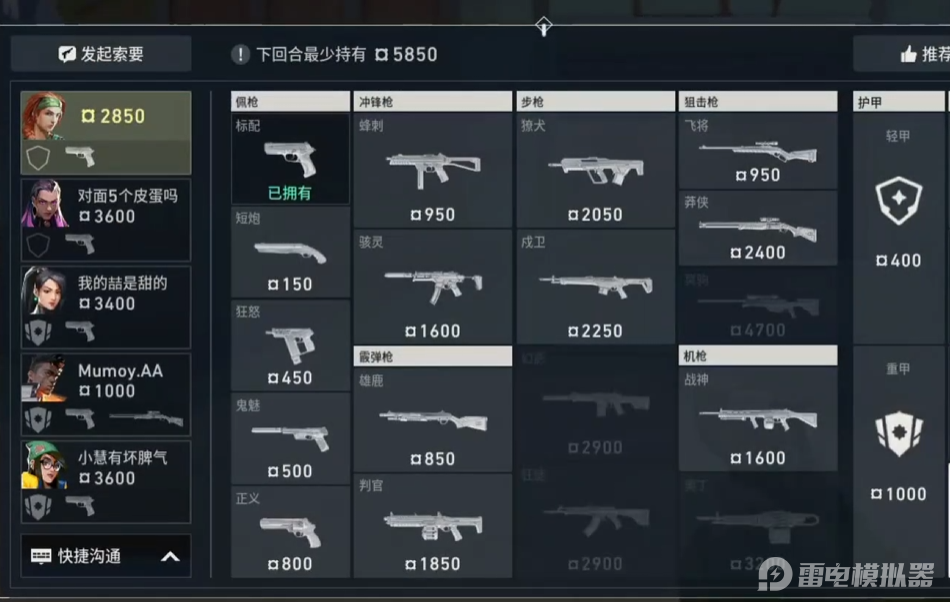Select teammate 小慧有坏脾气 in the list

[x=106, y=480]
